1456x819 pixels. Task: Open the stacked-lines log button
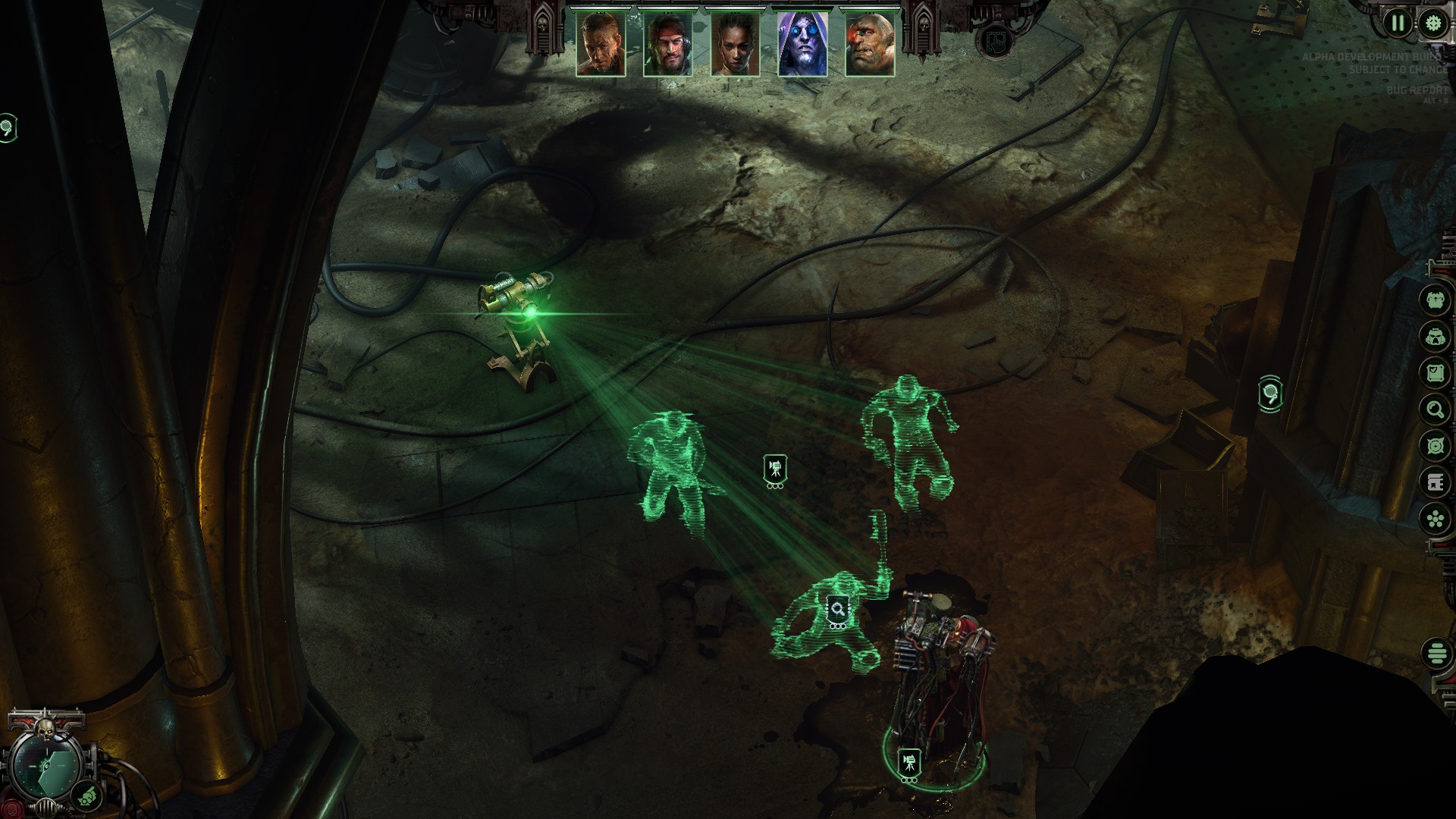pyautogui.click(x=1436, y=653)
